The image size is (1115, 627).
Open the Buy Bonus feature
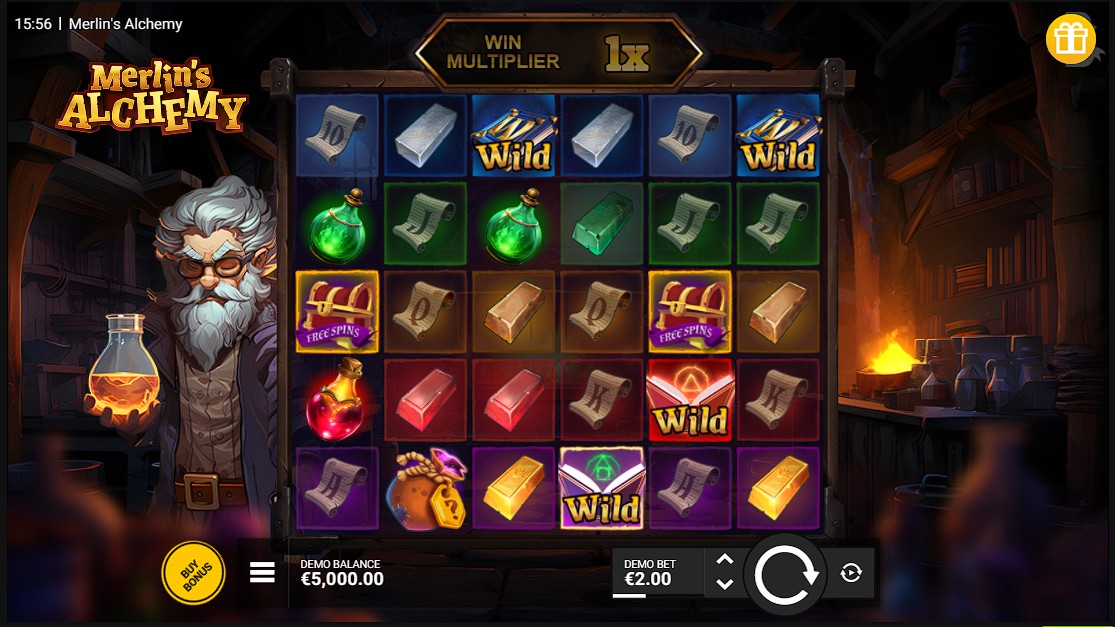(x=193, y=573)
